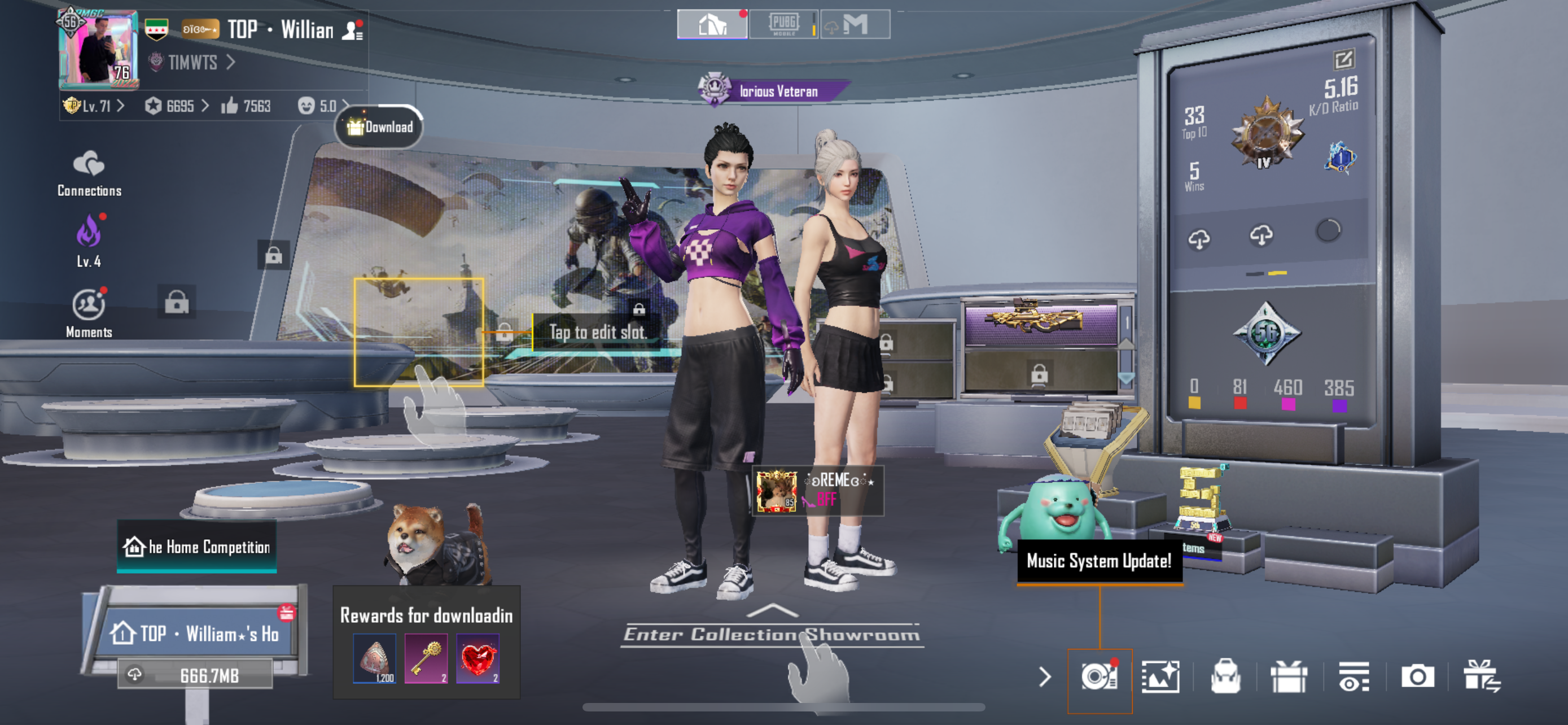This screenshot has width=1568, height=725.
Task: Open the TIMWTS clan page
Action: 192,63
